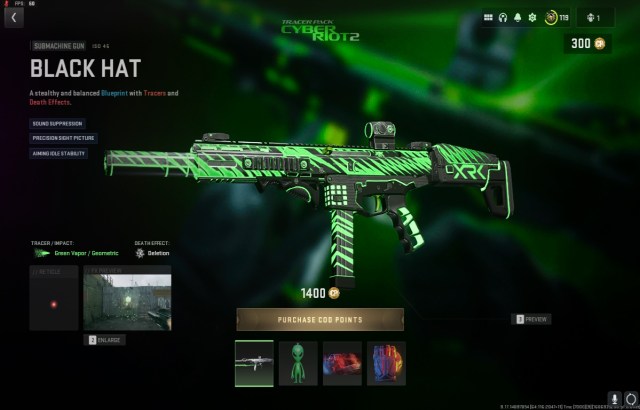The image size is (640, 410).
Task: Go back with the top-left arrow
Action: tap(14, 17)
